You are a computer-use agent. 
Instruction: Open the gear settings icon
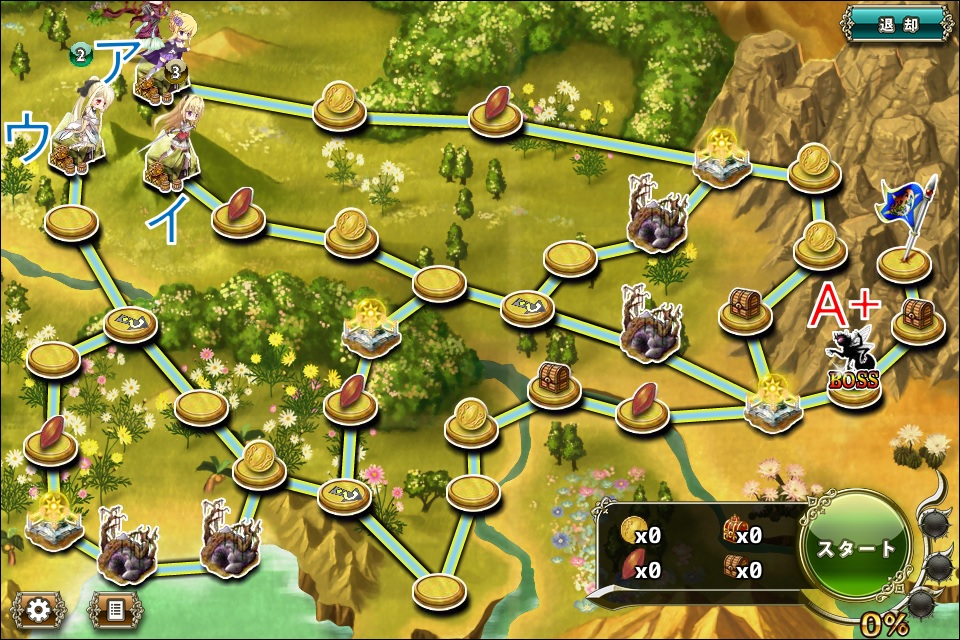(x=39, y=609)
